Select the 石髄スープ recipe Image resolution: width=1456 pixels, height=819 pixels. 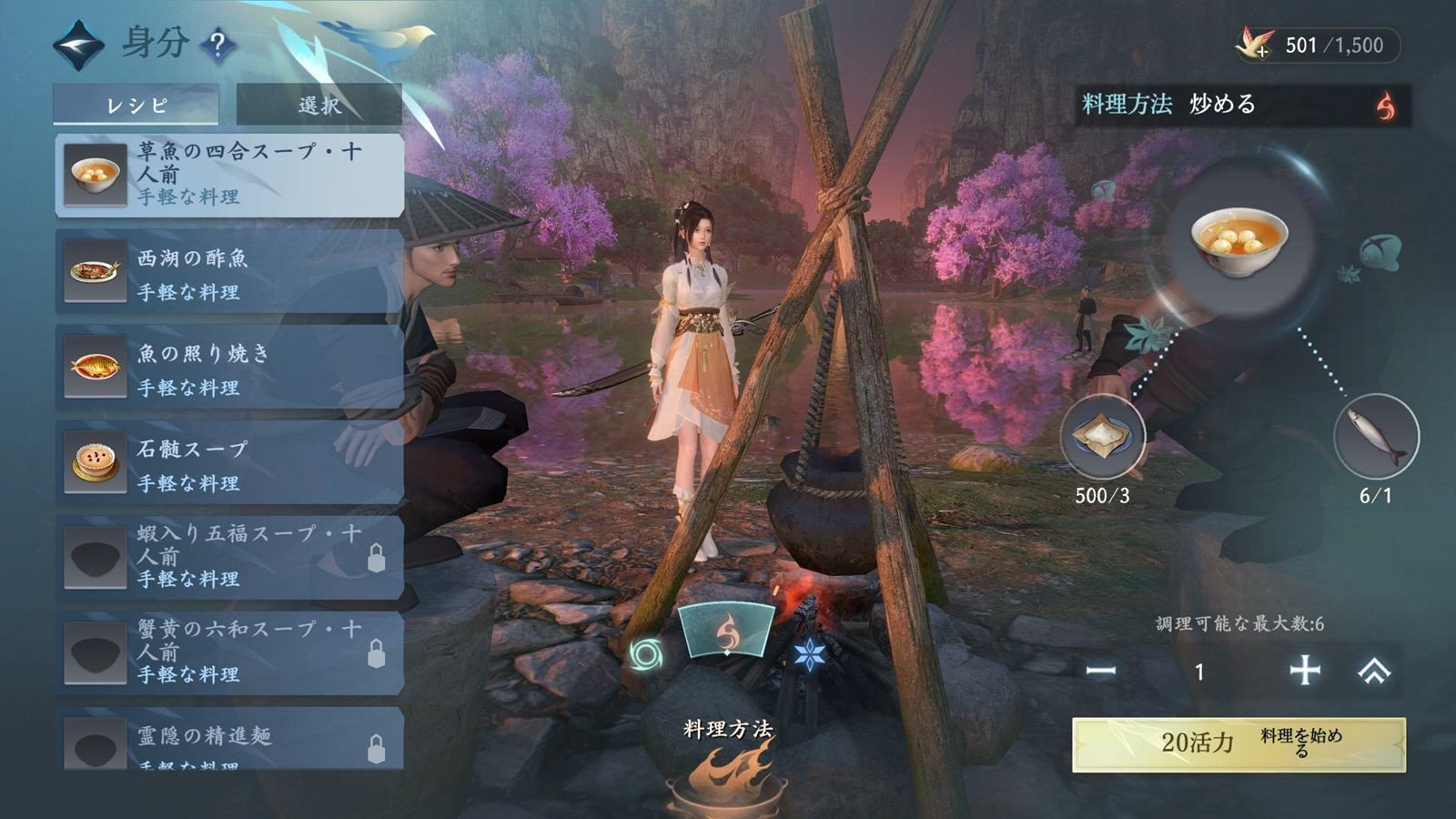click(x=229, y=463)
